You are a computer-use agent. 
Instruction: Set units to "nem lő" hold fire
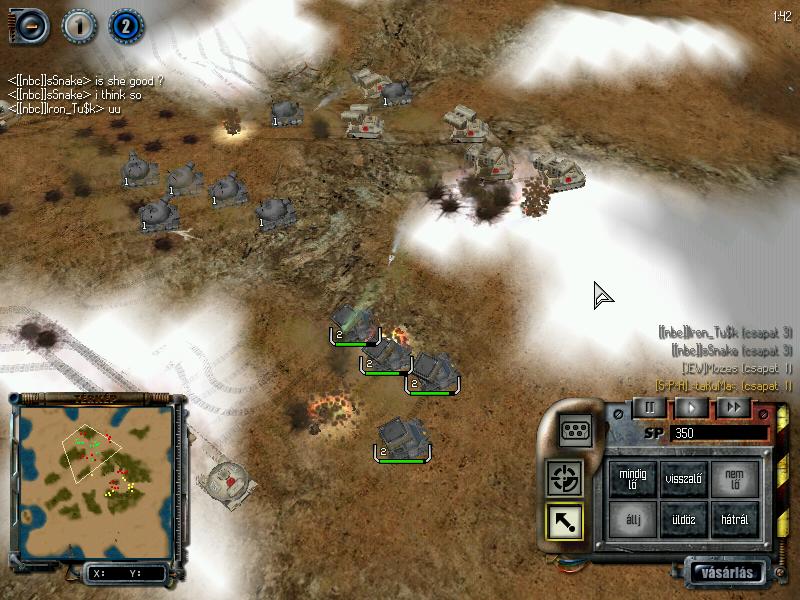pyautogui.click(x=734, y=478)
